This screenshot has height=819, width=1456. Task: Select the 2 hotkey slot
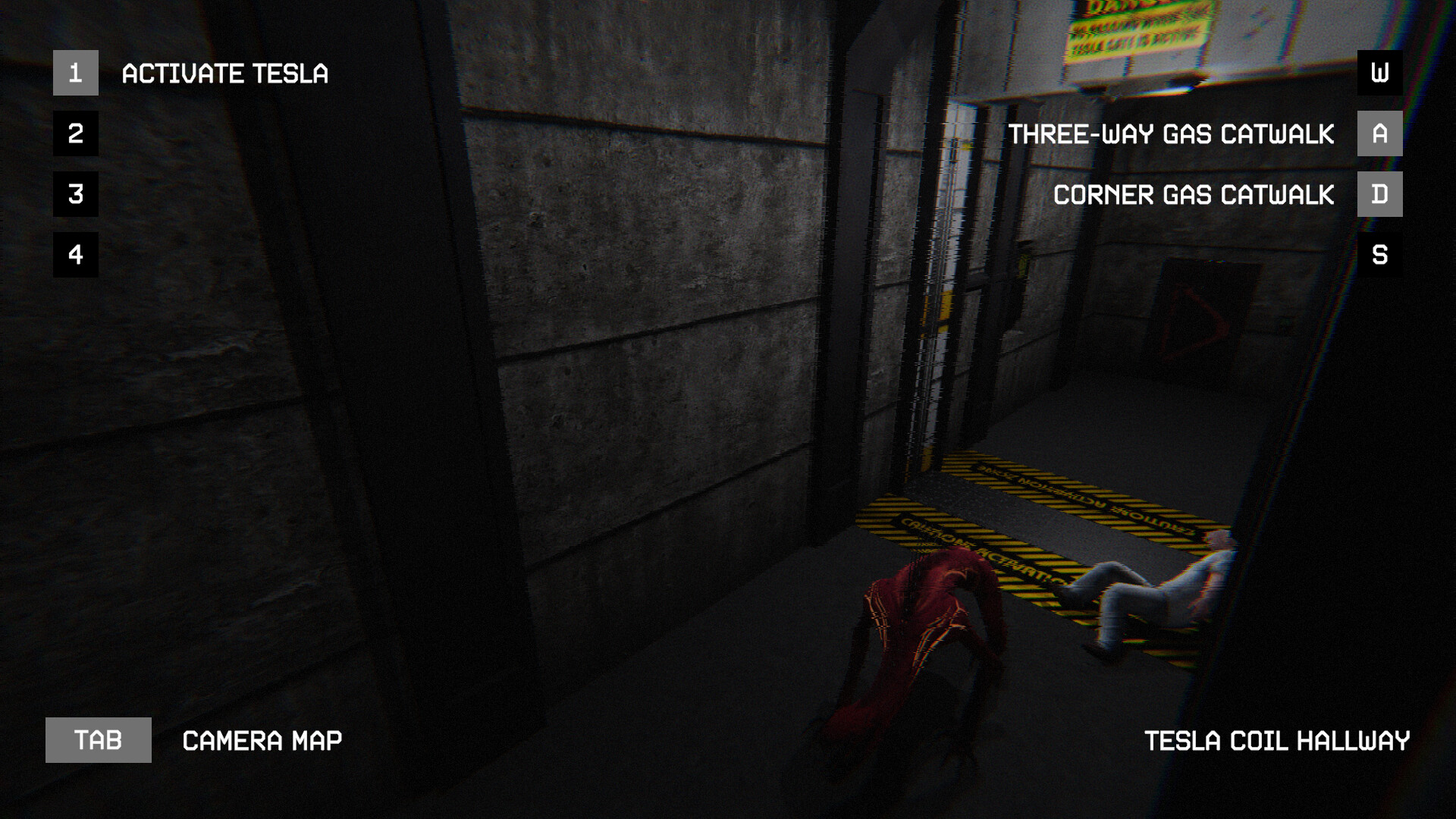tap(75, 134)
